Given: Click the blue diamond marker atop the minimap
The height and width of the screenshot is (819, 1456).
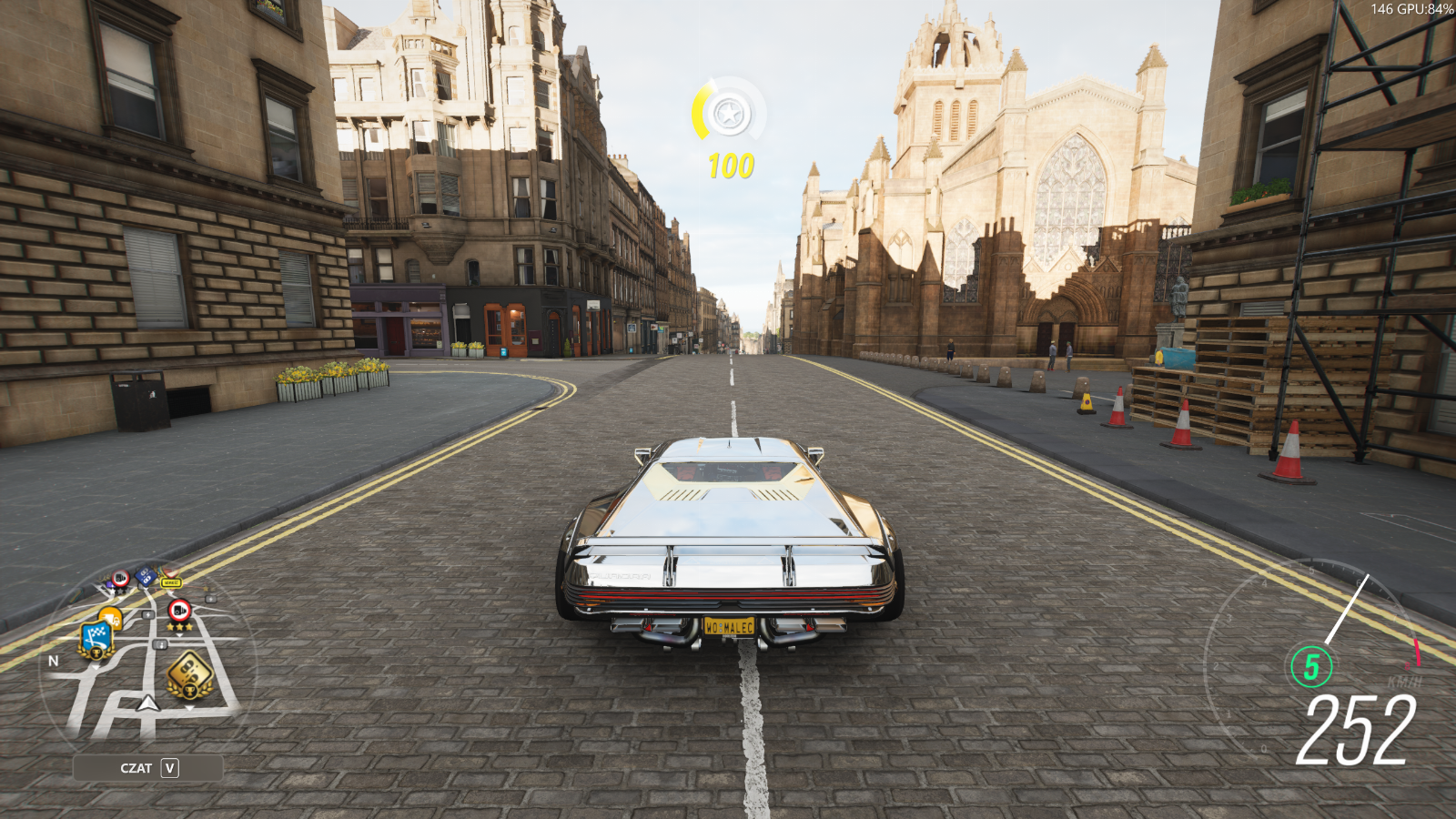Looking at the screenshot, I should 145,576.
